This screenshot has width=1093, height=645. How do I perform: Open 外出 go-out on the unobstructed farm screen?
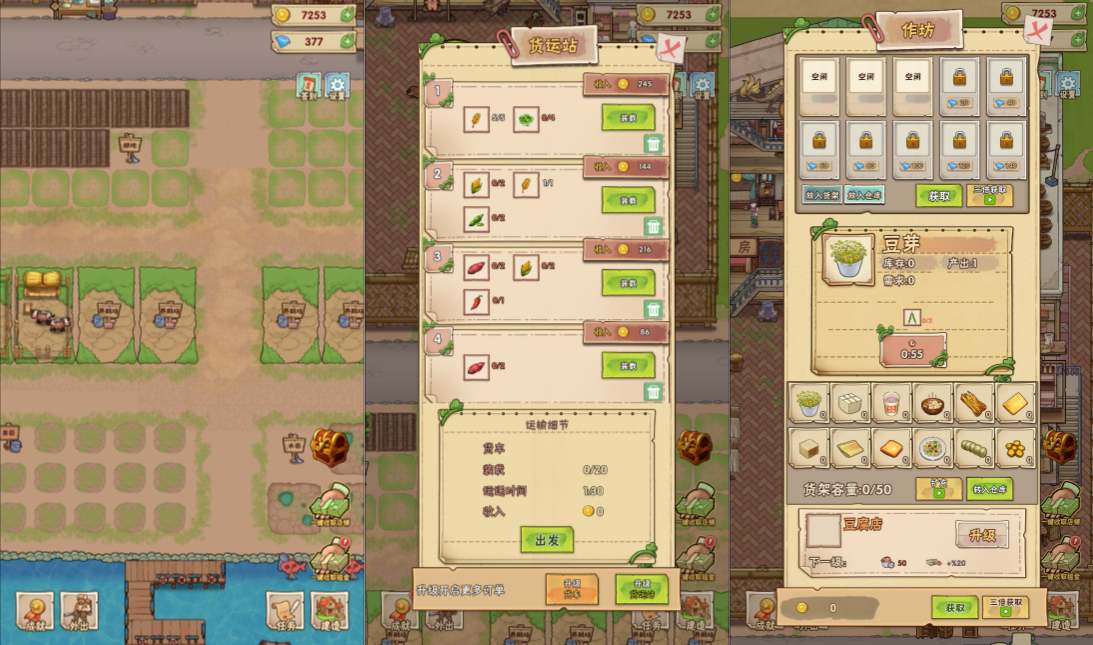79,612
